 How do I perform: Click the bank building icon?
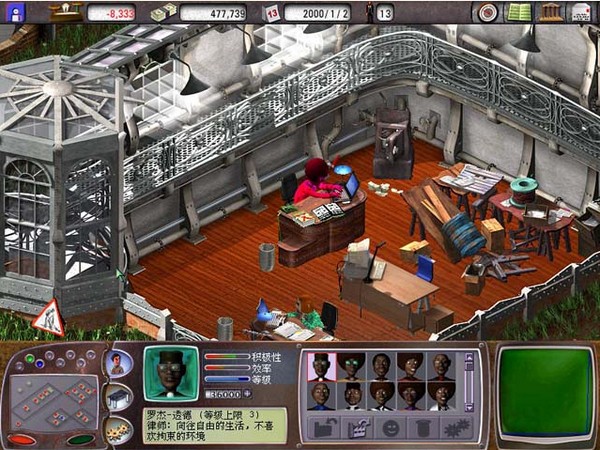[x=549, y=12]
